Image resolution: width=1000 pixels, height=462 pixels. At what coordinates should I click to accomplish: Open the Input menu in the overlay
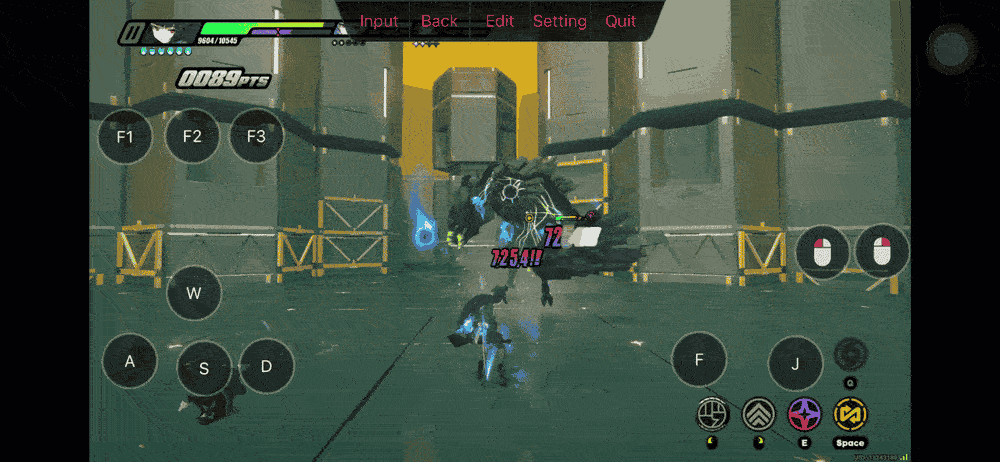tap(379, 21)
